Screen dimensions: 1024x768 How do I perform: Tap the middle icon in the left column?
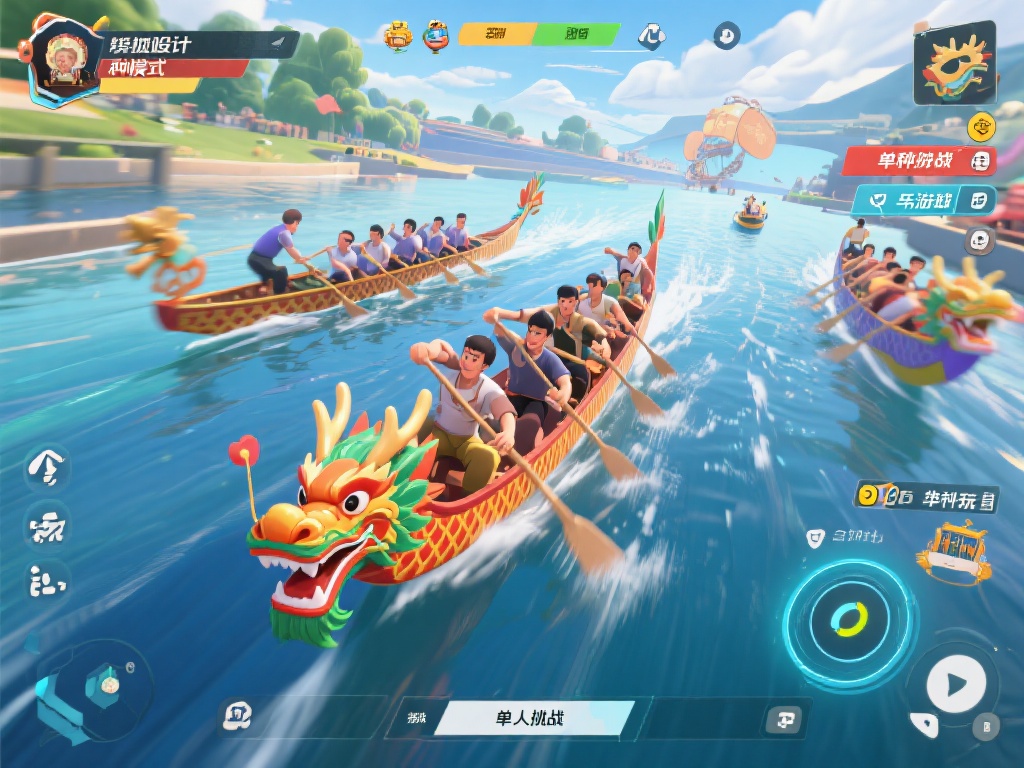click(47, 525)
